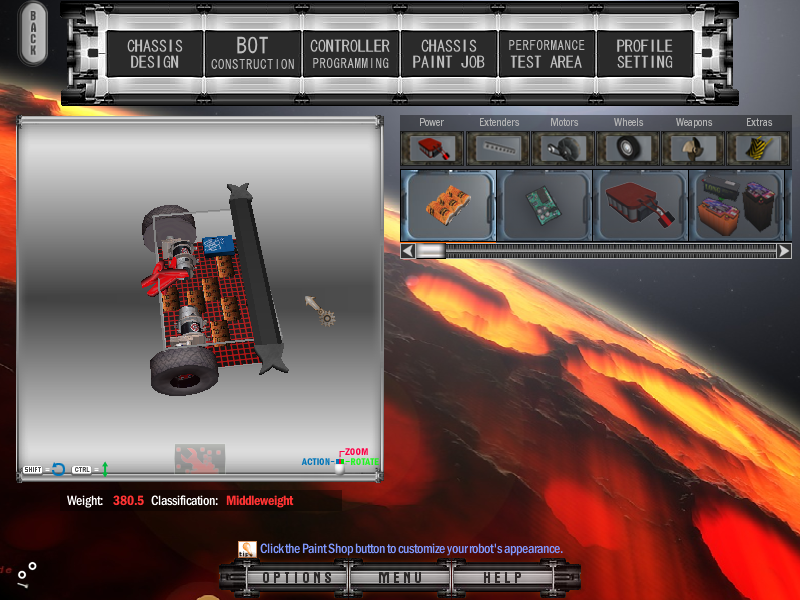Open the Weapons parts category

point(694,147)
